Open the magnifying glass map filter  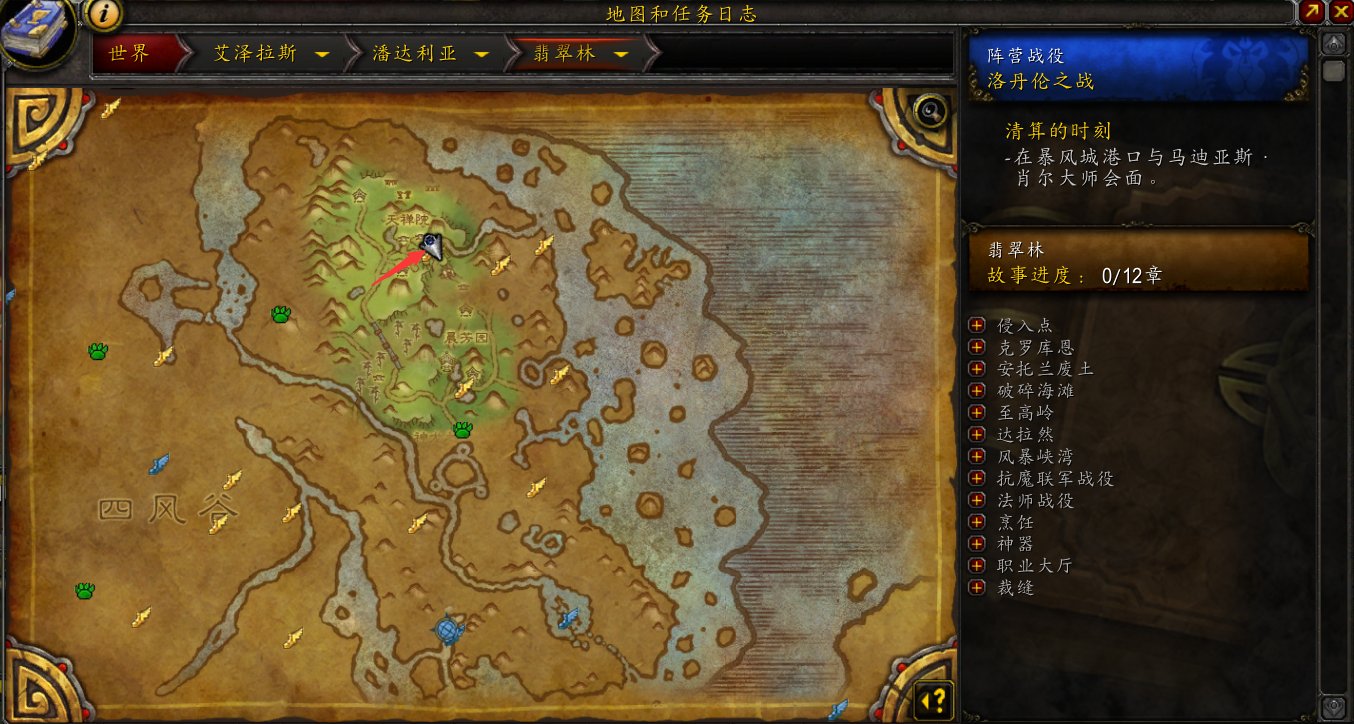[931, 110]
